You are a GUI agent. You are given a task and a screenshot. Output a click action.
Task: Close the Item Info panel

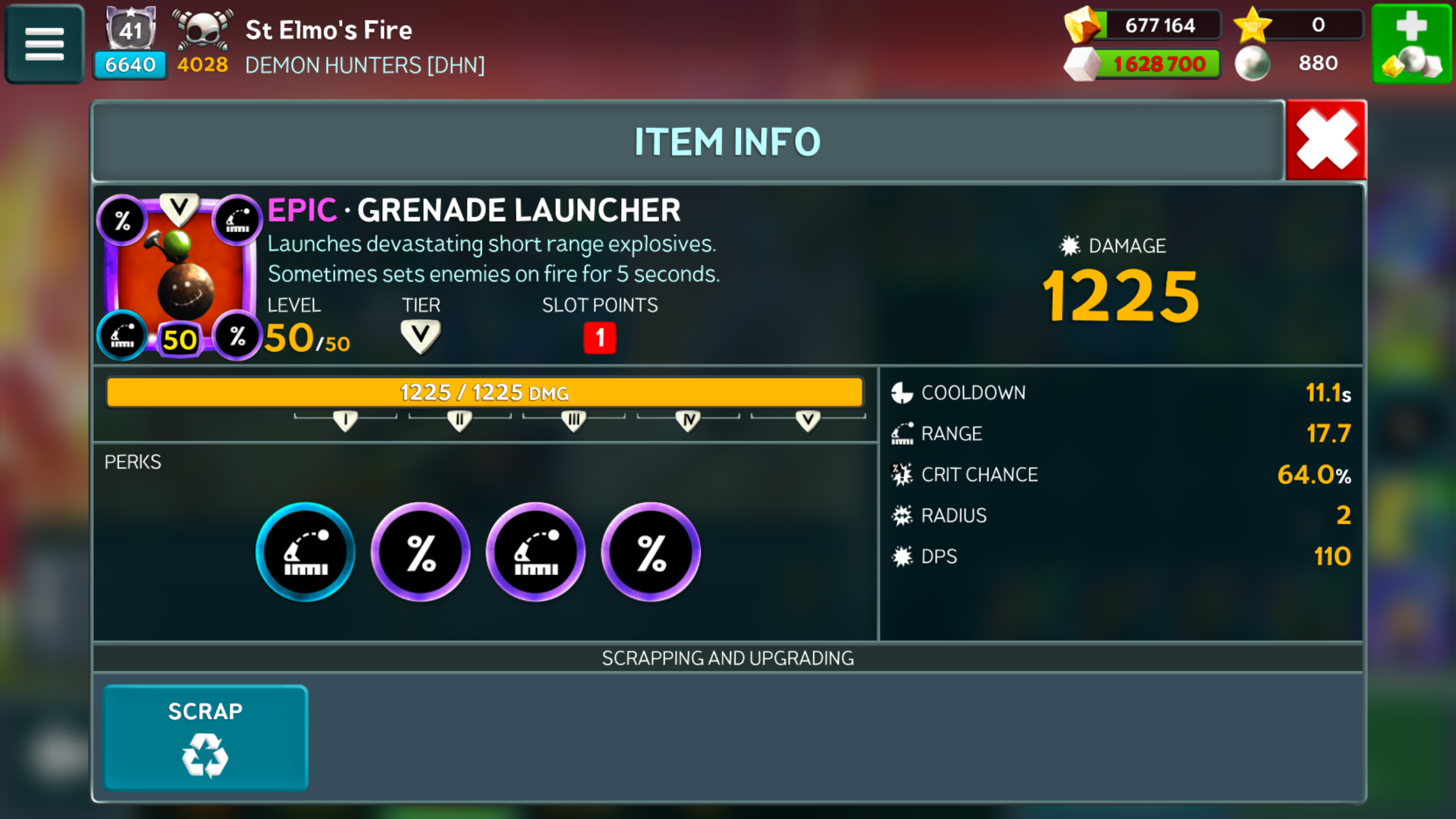pyautogui.click(x=1326, y=140)
